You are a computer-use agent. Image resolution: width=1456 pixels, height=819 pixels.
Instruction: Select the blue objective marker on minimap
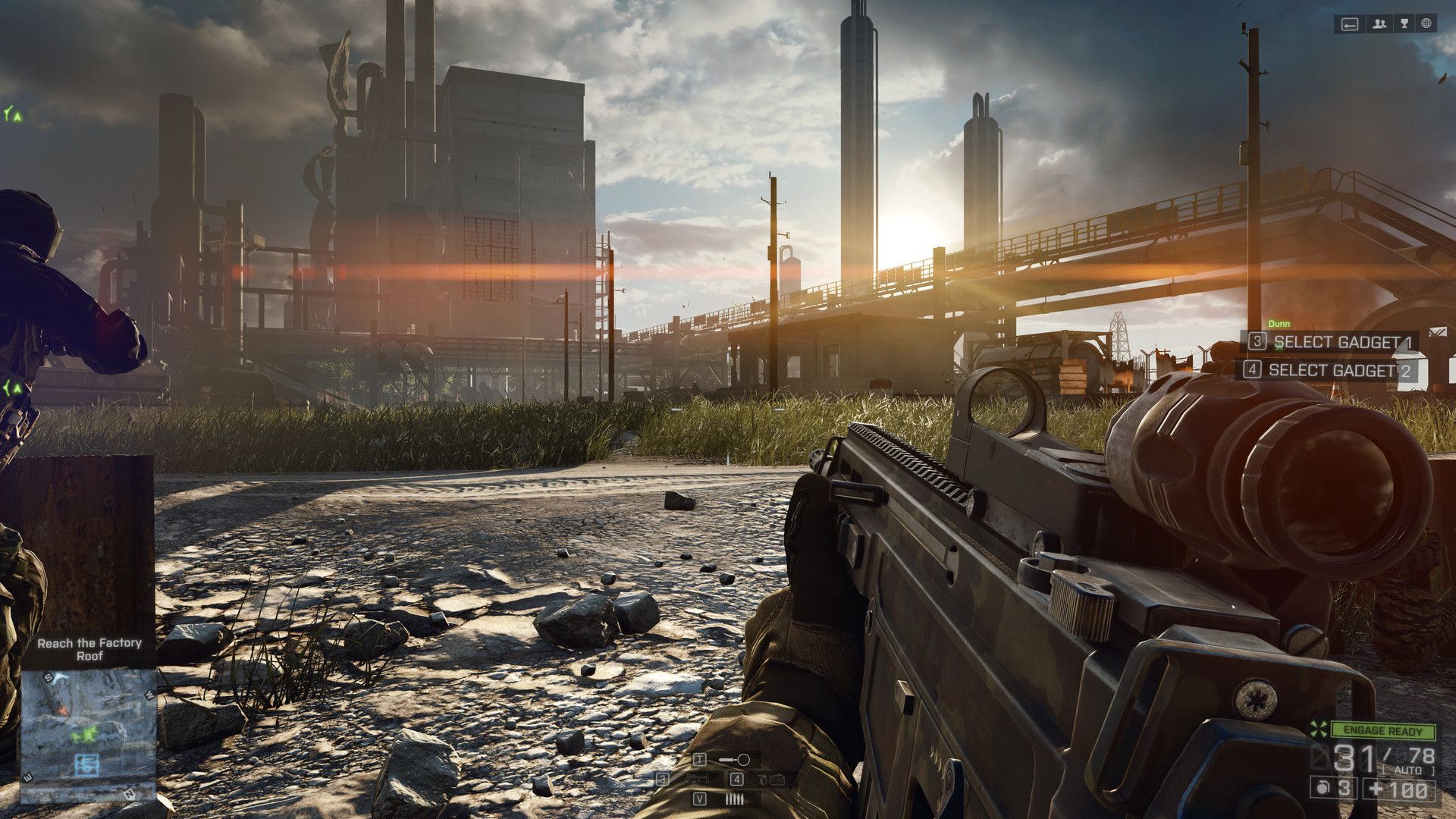[88, 763]
